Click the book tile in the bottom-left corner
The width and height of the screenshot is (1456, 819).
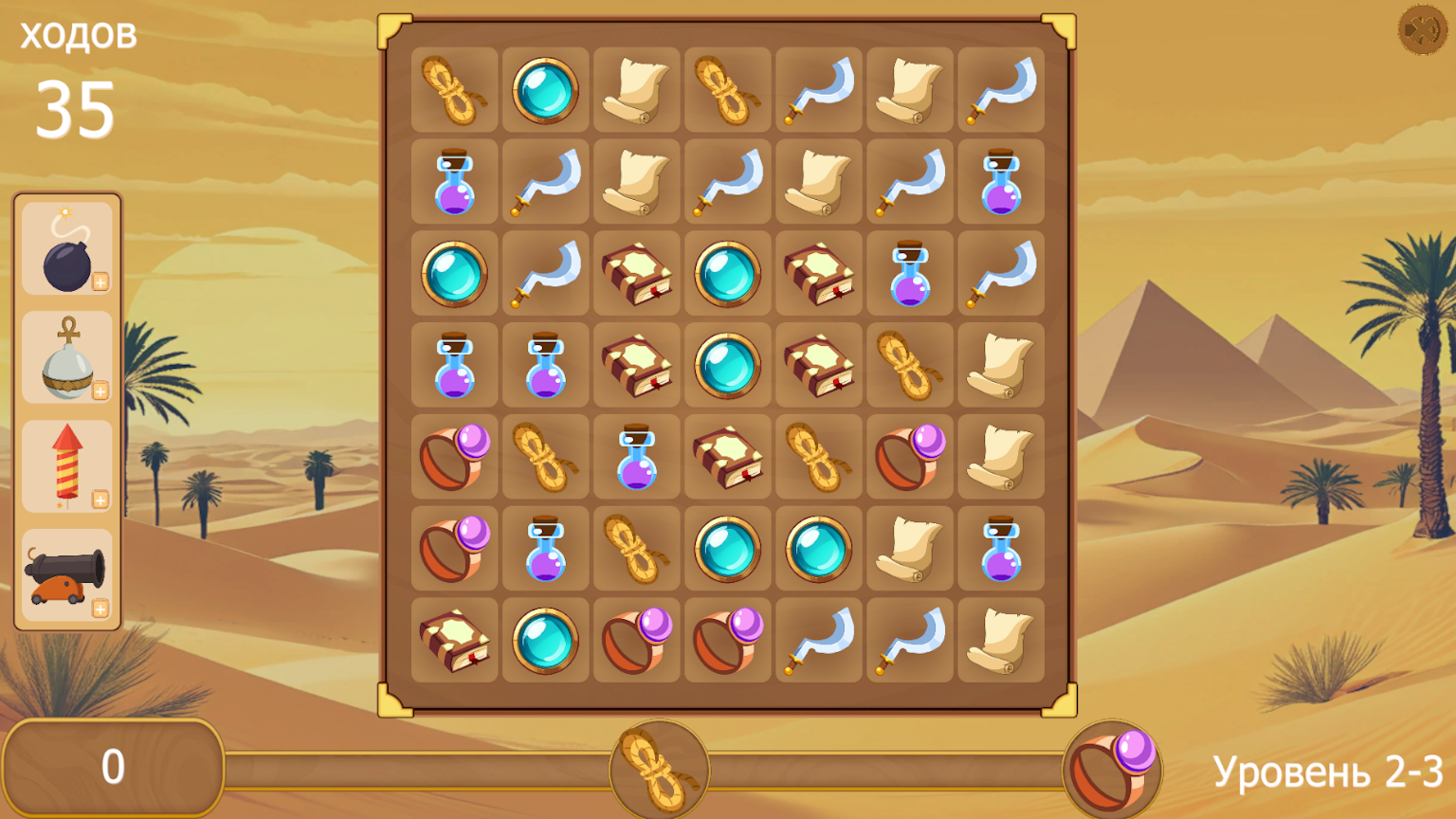tap(454, 642)
